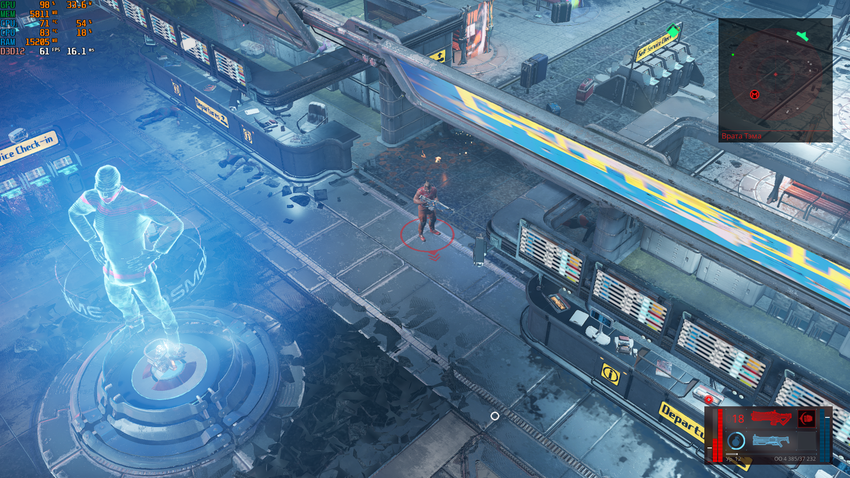Use the red shield skill icon
The width and height of the screenshot is (850, 478).
[x=806, y=418]
